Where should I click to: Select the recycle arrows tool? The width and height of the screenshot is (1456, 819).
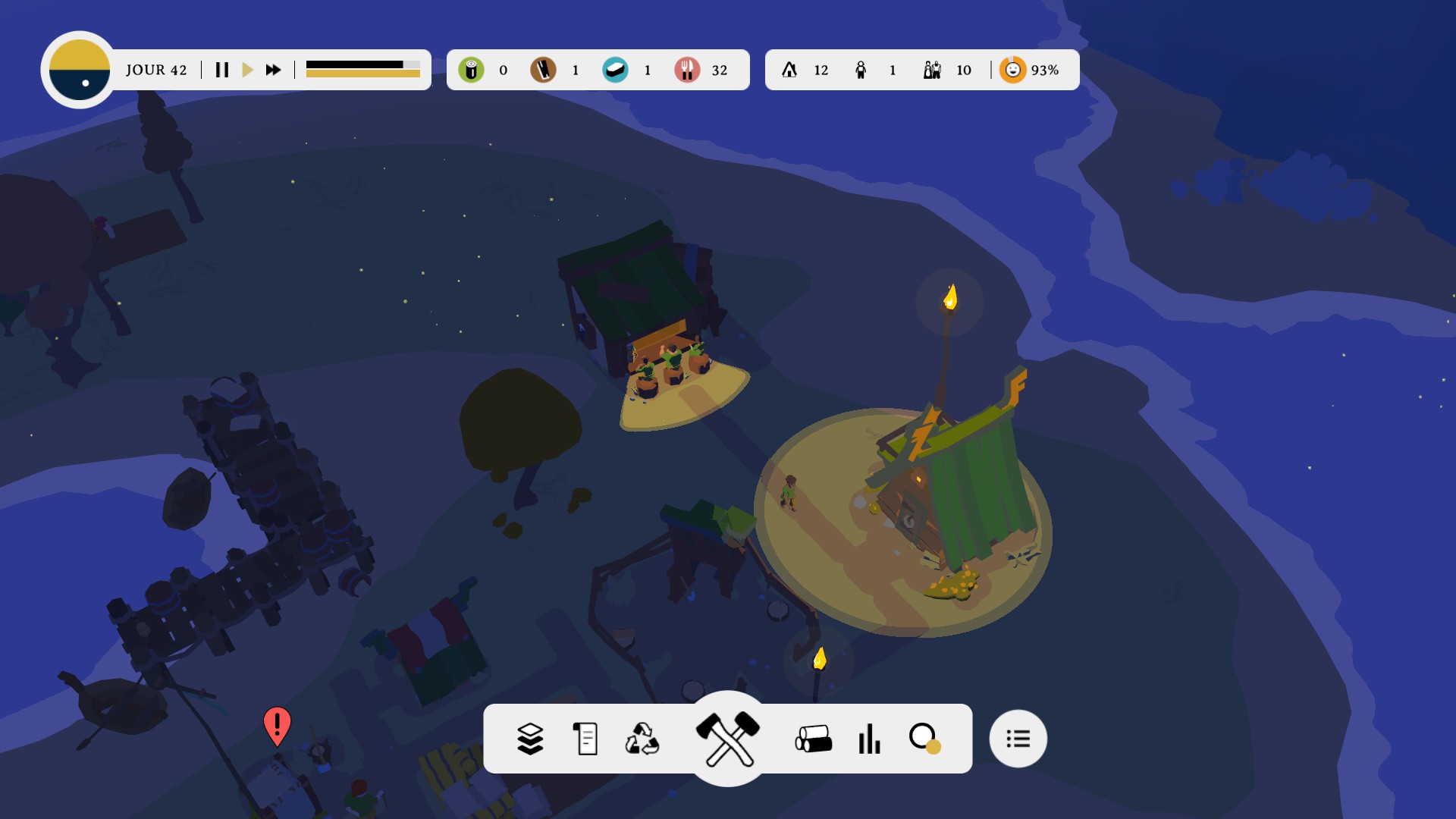click(642, 739)
